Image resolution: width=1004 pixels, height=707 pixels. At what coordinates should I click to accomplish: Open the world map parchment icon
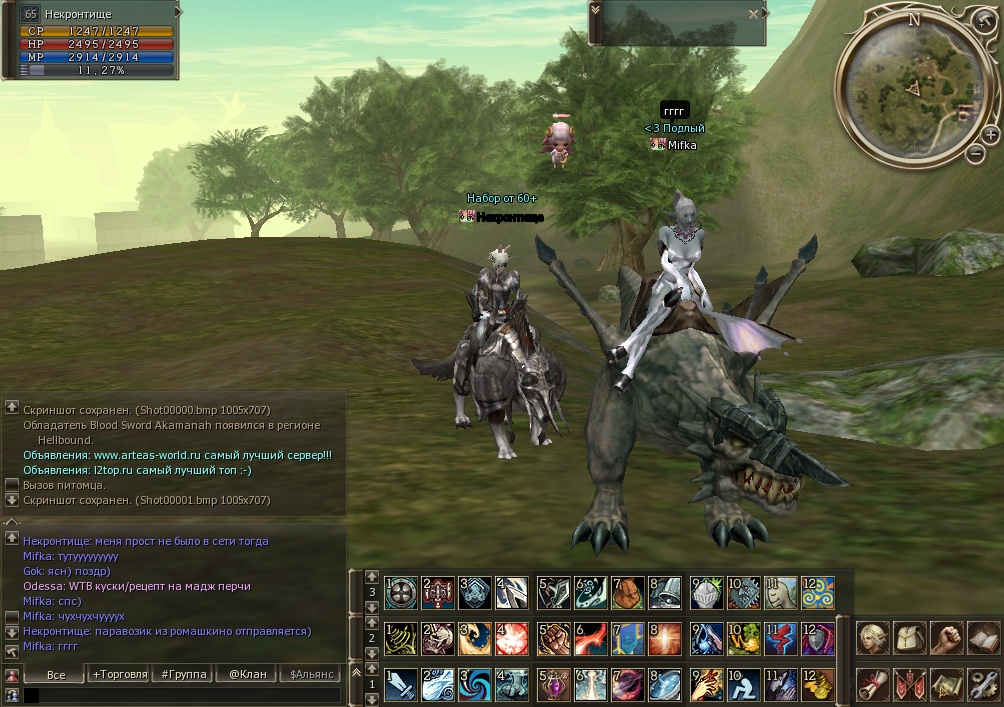pyautogui.click(x=946, y=684)
